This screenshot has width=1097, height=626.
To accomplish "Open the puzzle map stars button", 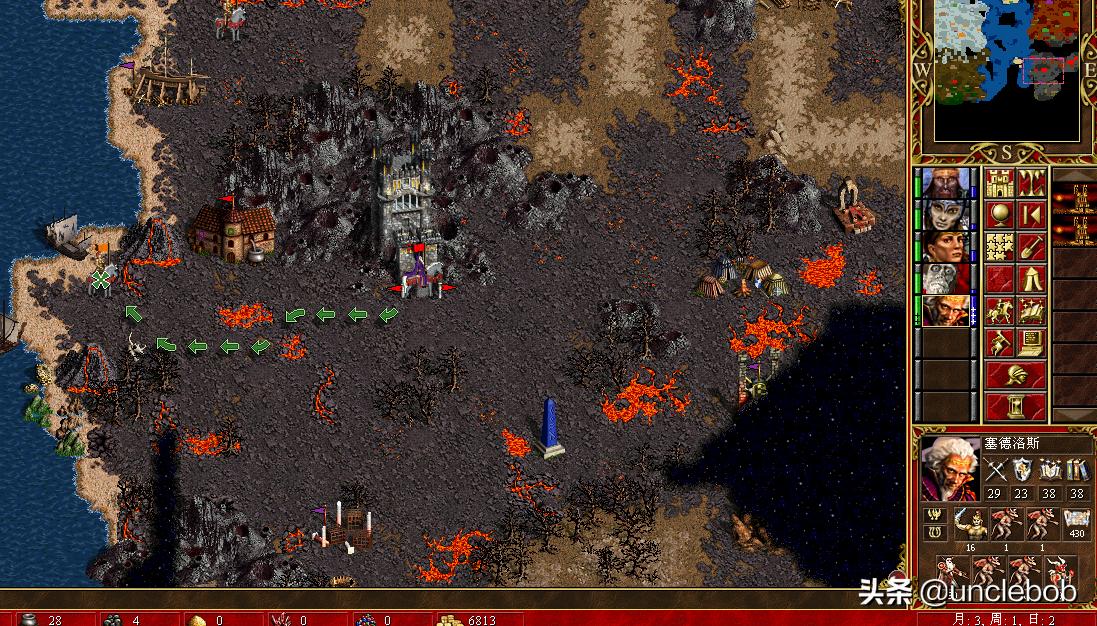I will click(x=1000, y=246).
